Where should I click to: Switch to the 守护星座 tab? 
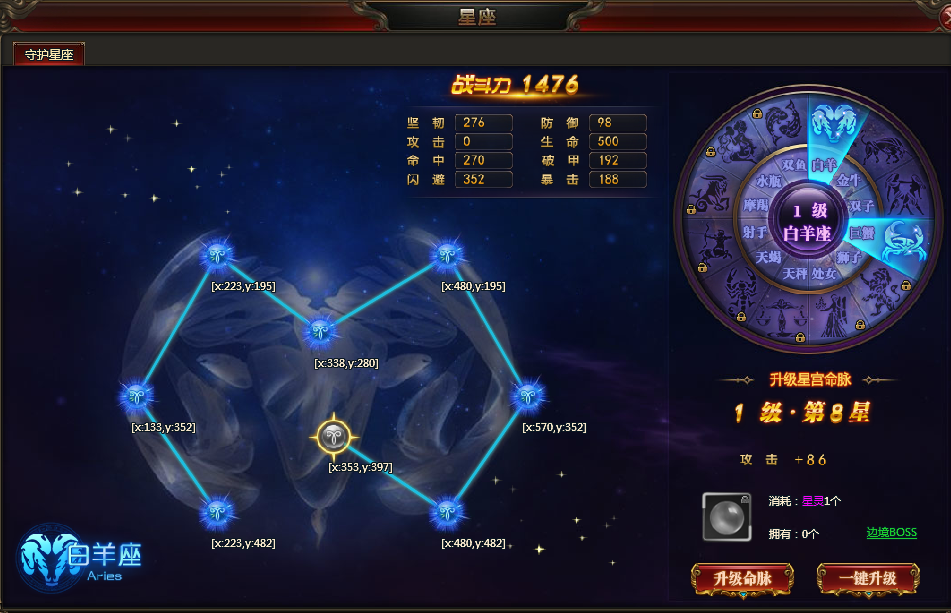coord(48,55)
